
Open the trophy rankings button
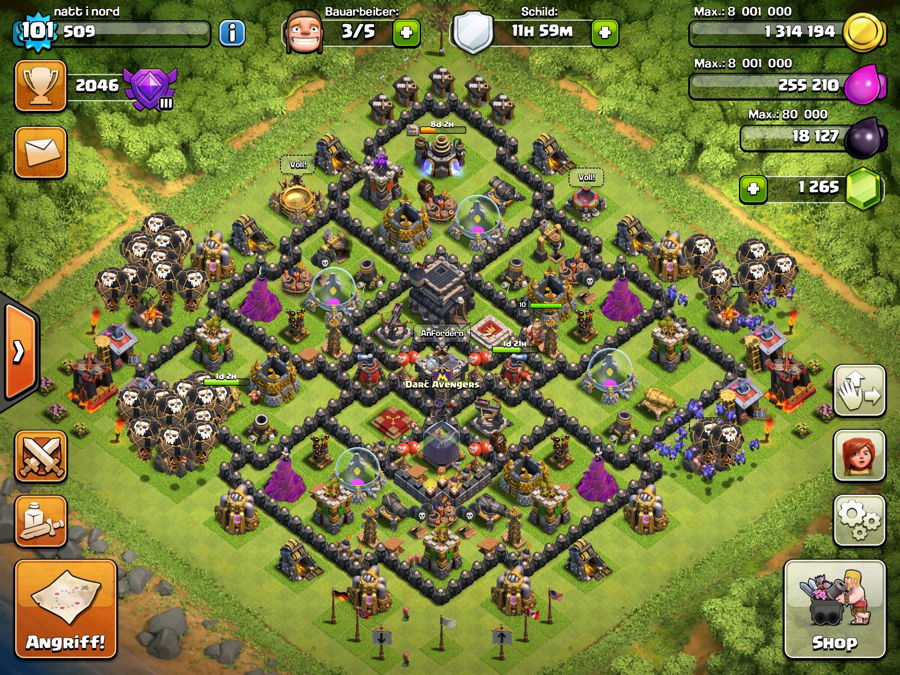pos(40,86)
